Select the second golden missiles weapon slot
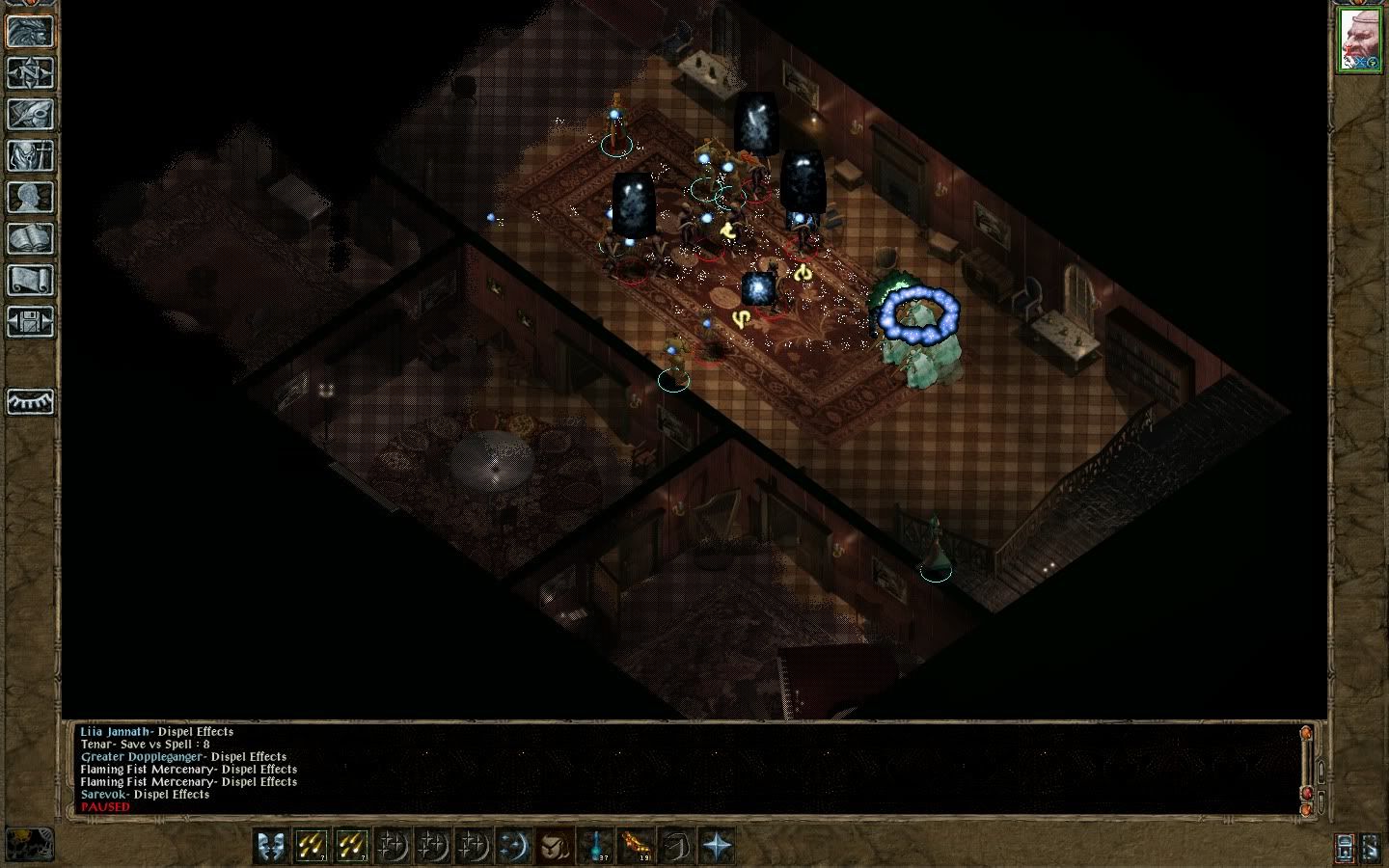1389x868 pixels. point(352,846)
